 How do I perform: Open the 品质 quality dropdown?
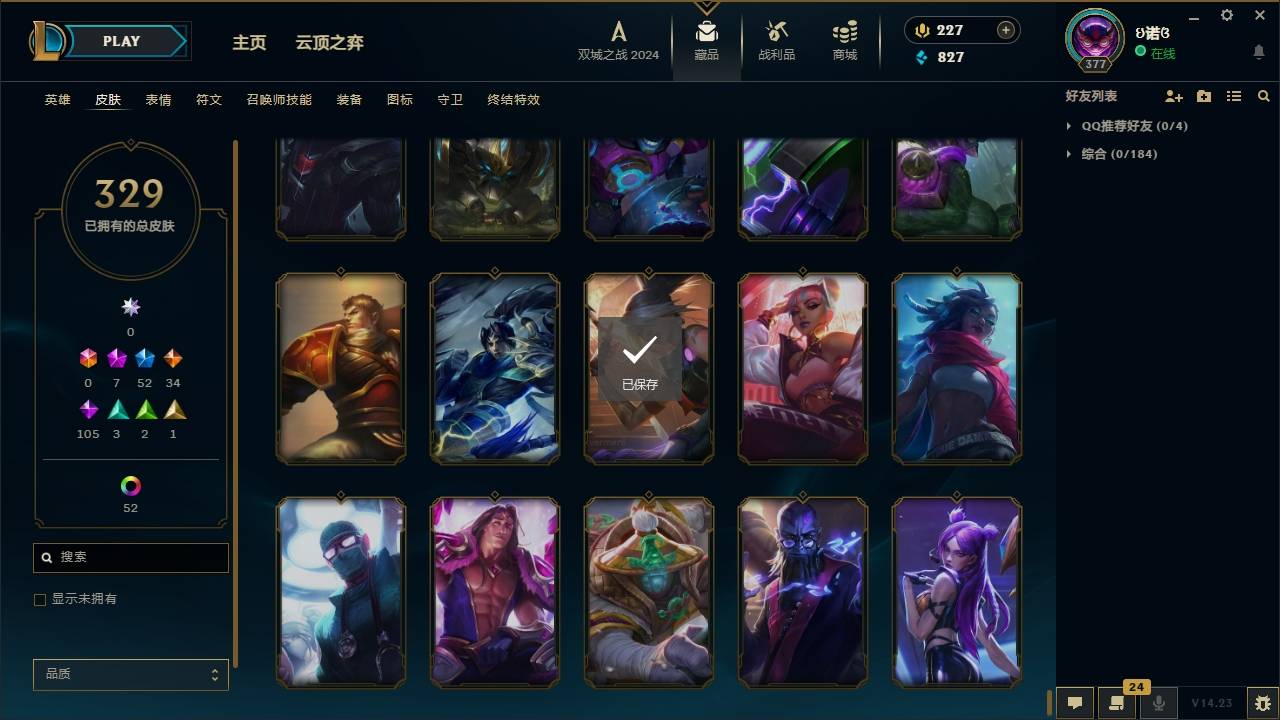(130, 674)
